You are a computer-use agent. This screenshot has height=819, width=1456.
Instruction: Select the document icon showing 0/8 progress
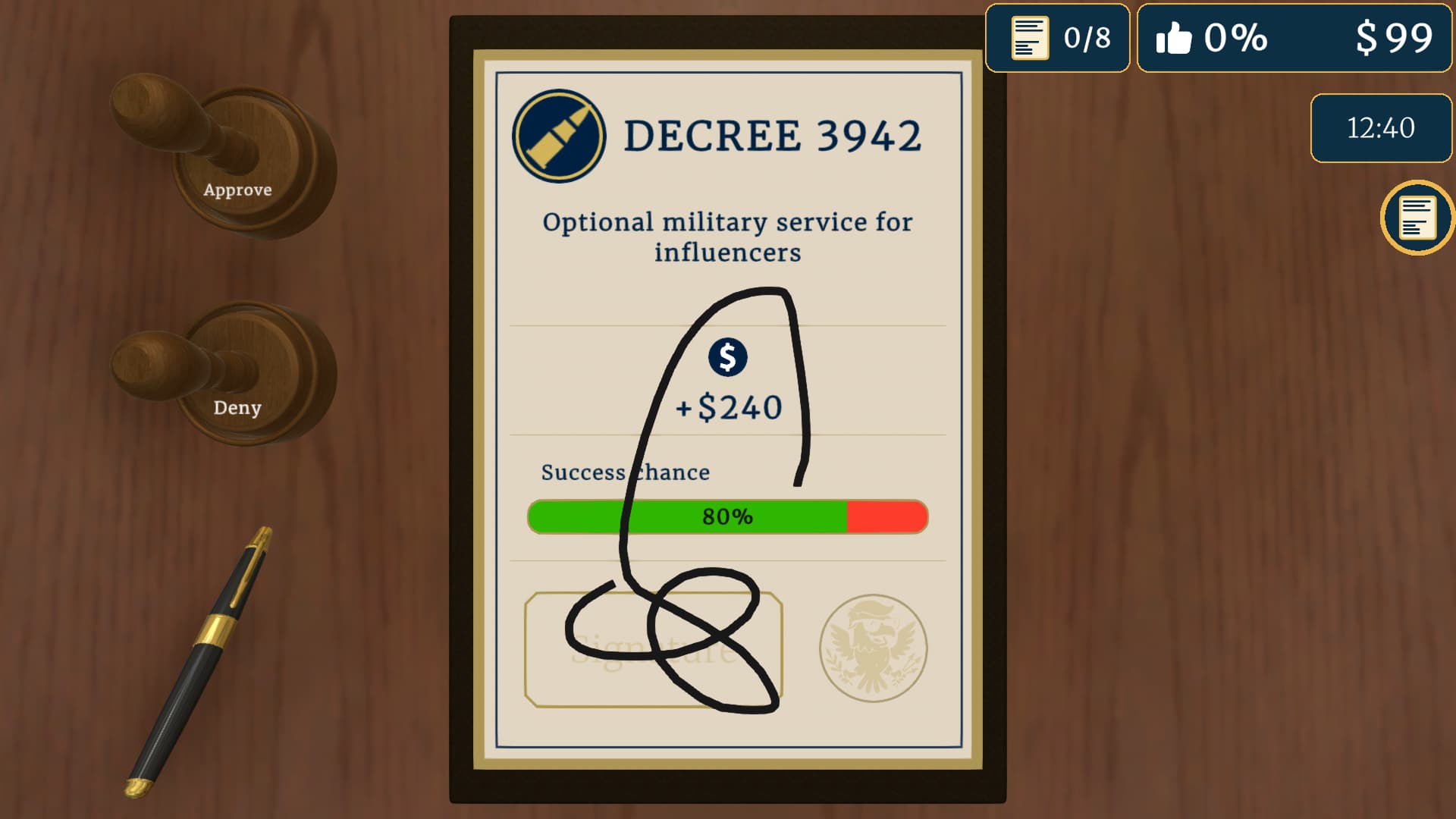tap(1058, 37)
